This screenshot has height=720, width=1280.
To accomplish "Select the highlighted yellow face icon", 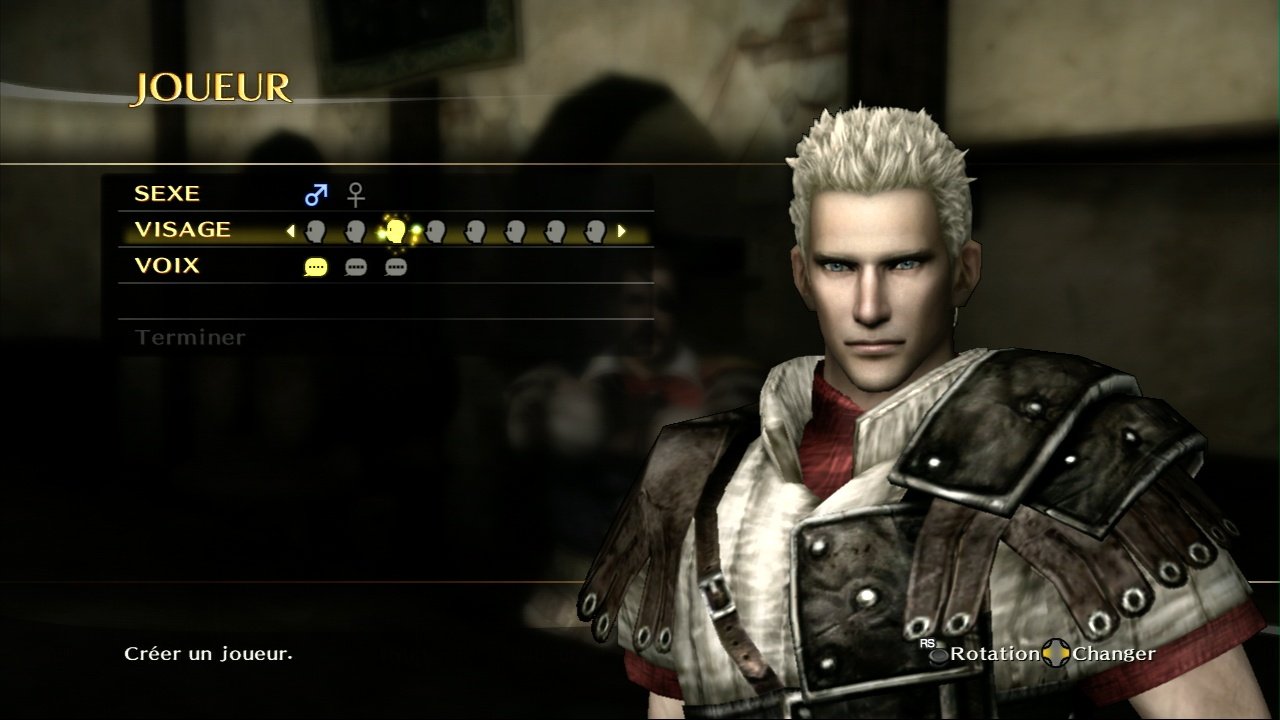I will [395, 231].
